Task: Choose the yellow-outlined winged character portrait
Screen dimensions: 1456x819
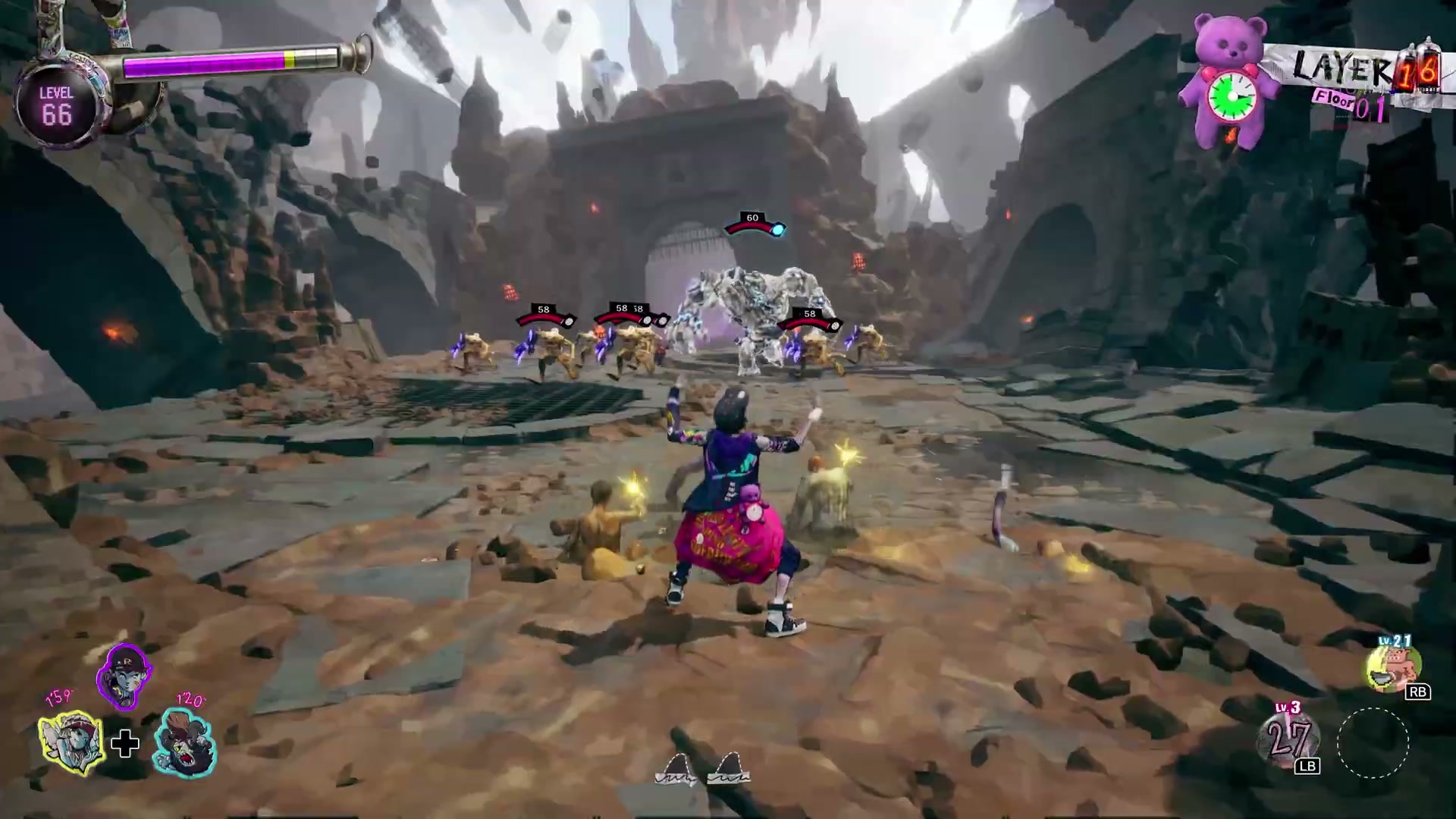Action: coord(71,742)
